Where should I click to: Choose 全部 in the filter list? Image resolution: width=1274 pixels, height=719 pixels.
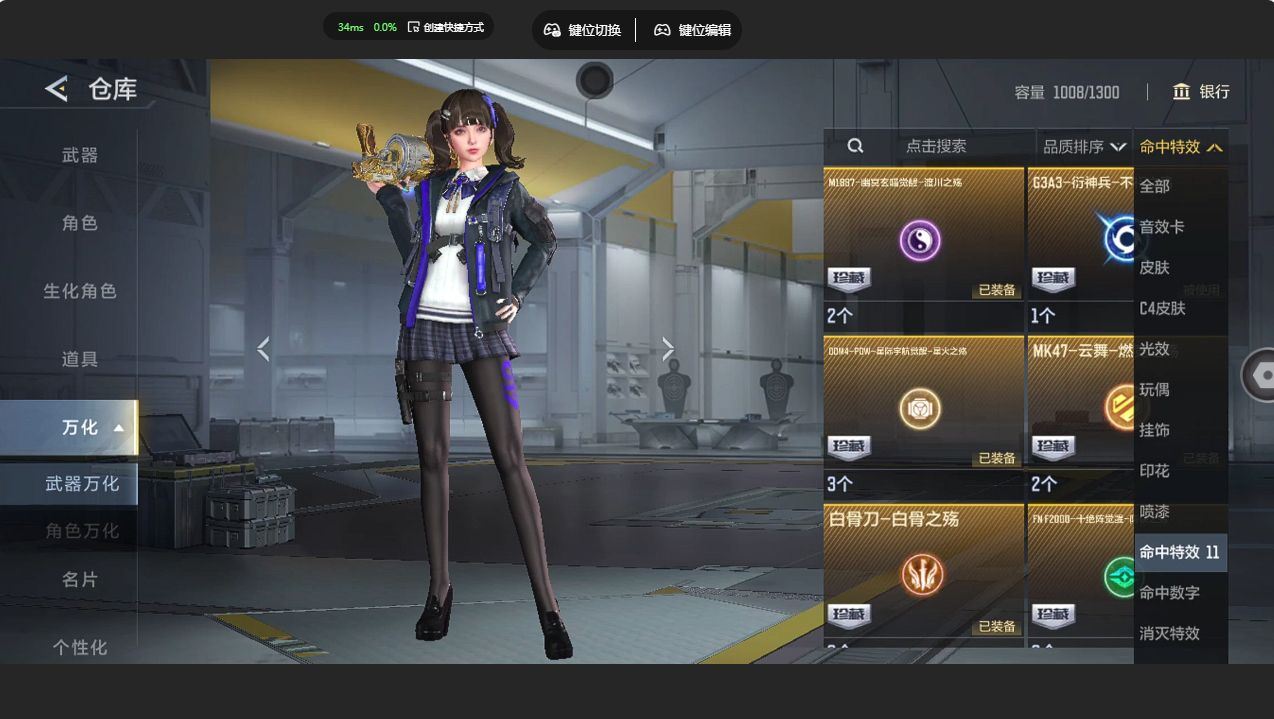point(1155,186)
